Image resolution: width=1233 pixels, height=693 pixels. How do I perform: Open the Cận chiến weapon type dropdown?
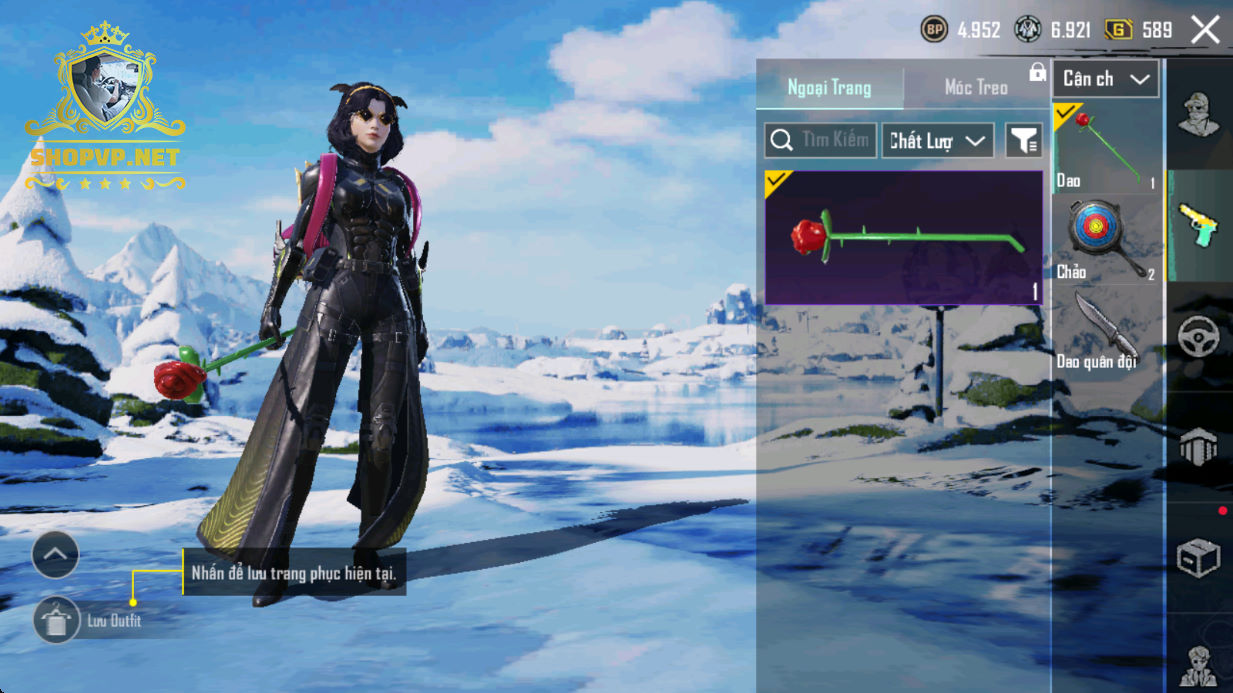[1105, 79]
